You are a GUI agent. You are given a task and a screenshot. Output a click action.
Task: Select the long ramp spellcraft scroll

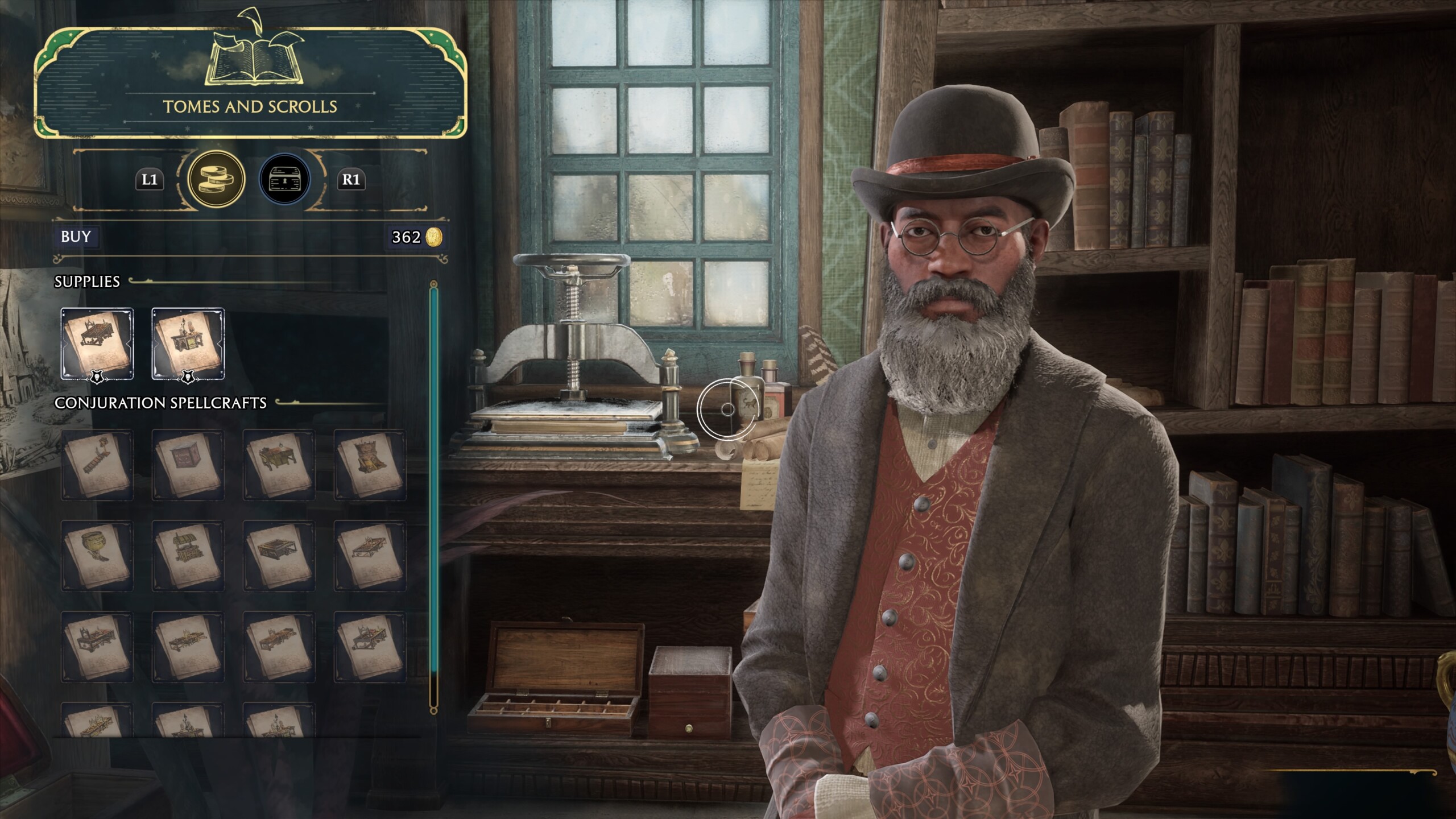(x=97, y=465)
